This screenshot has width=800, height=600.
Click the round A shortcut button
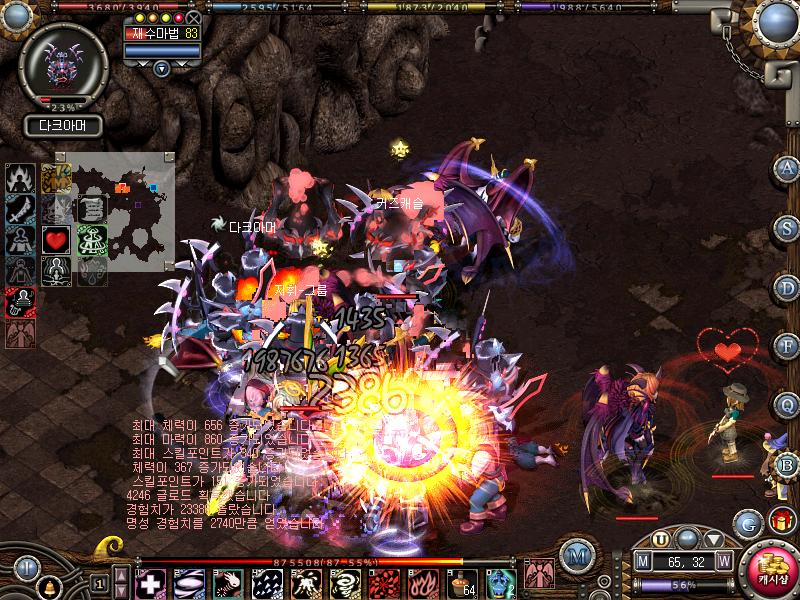[786, 169]
